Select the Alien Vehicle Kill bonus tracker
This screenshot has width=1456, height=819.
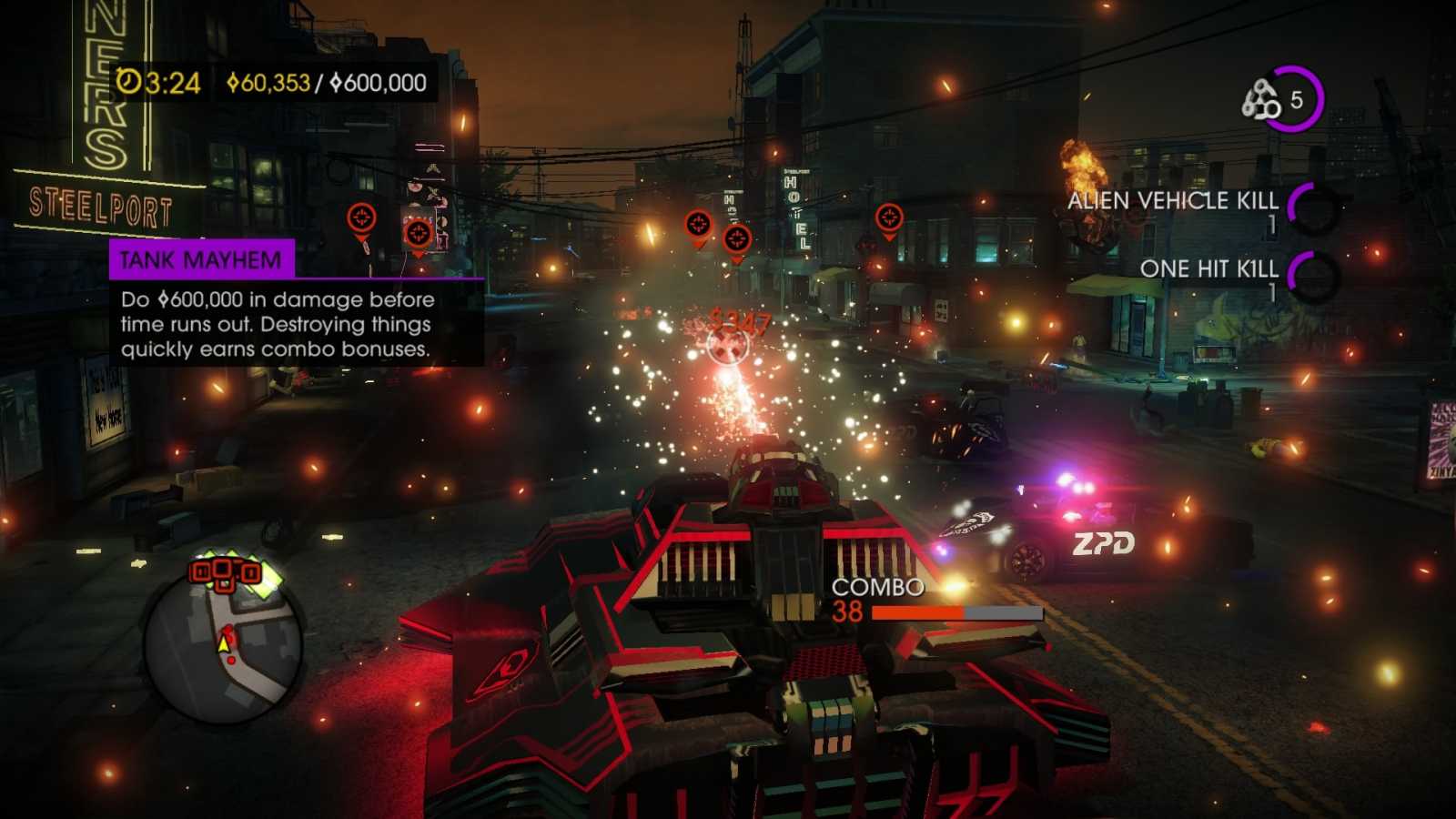(1199, 209)
